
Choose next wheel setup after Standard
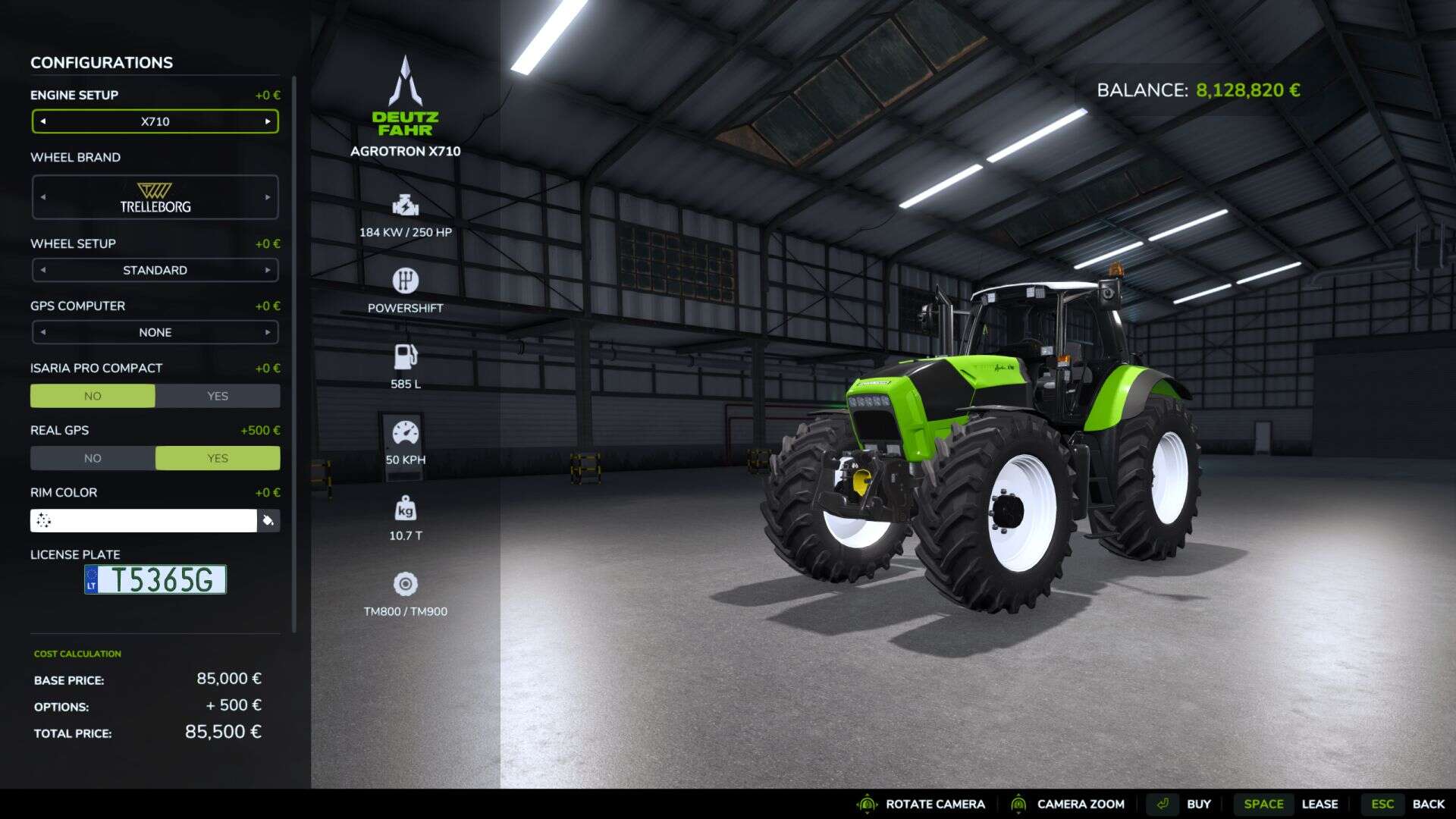tap(268, 270)
